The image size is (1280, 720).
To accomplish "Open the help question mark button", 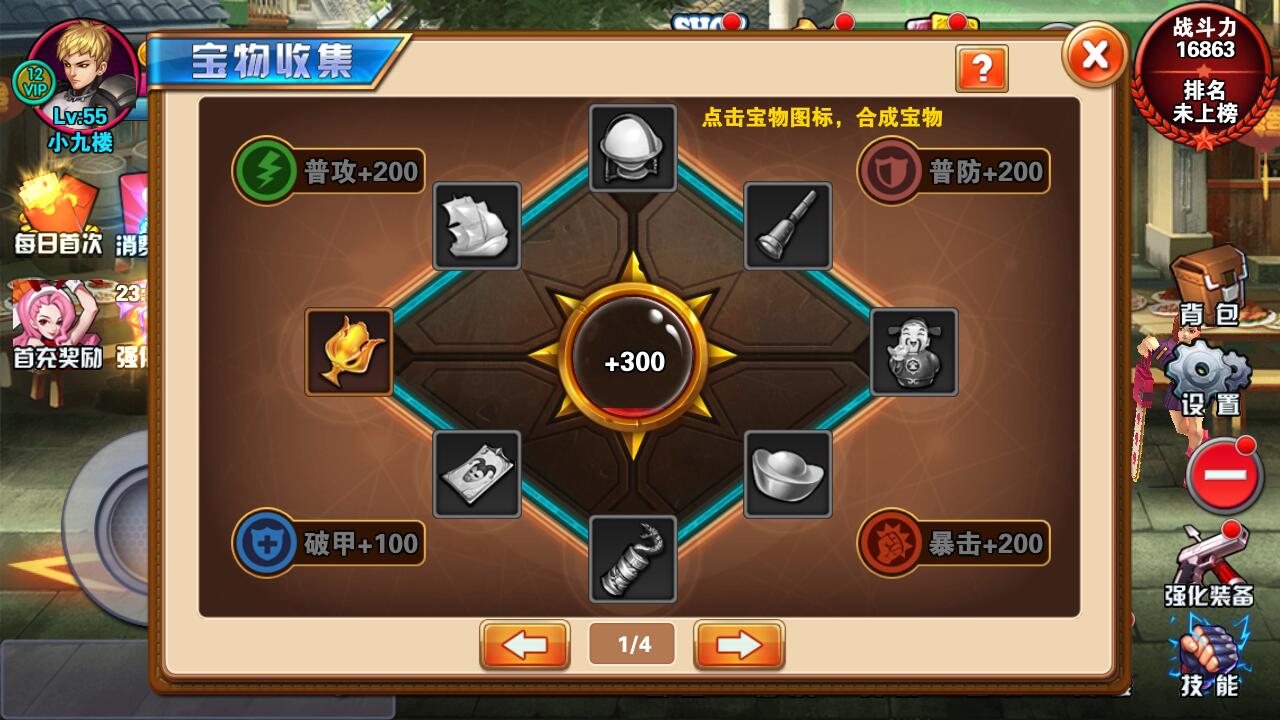I will tap(982, 69).
